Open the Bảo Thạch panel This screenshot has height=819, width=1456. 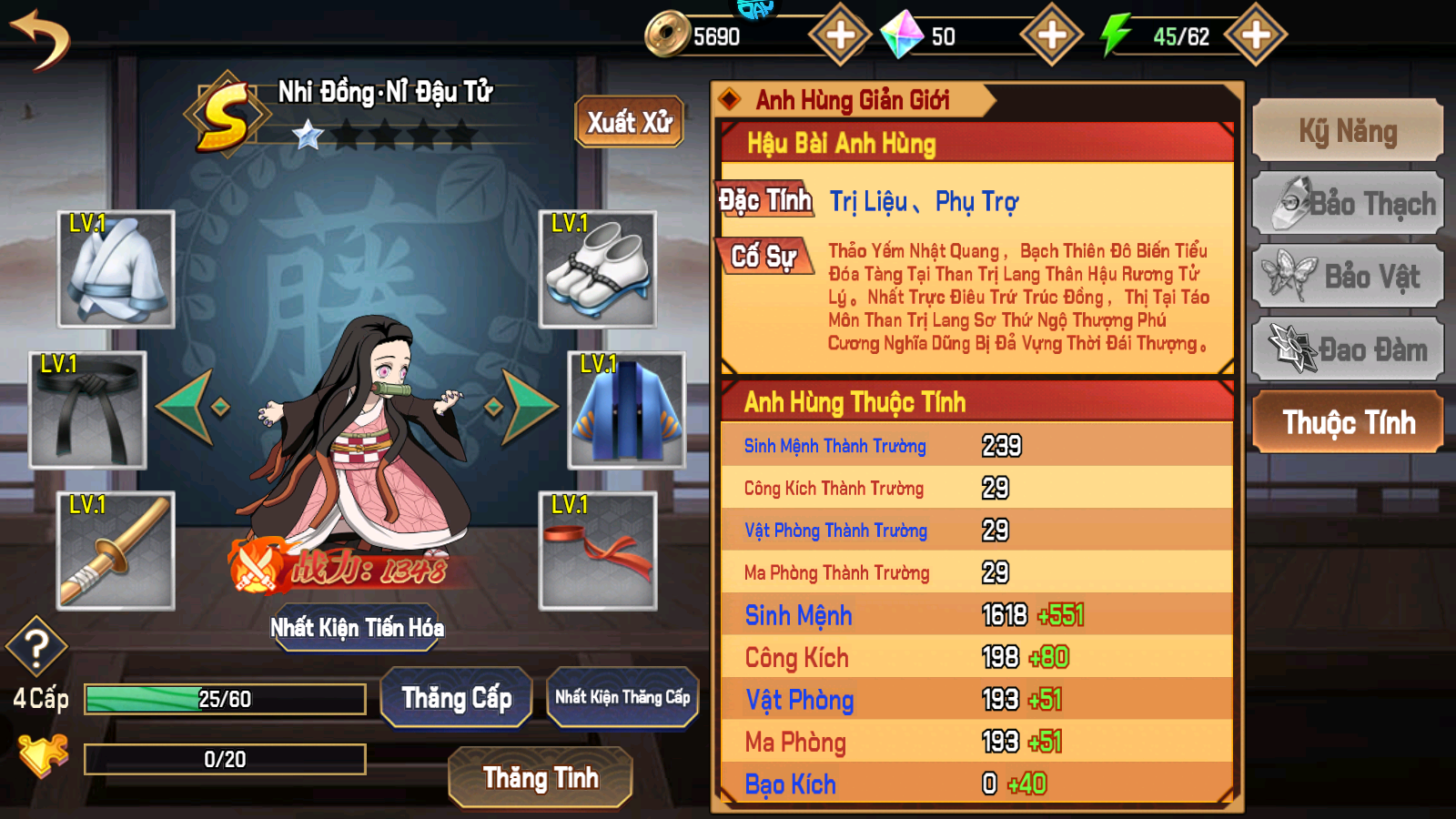coord(1347,202)
